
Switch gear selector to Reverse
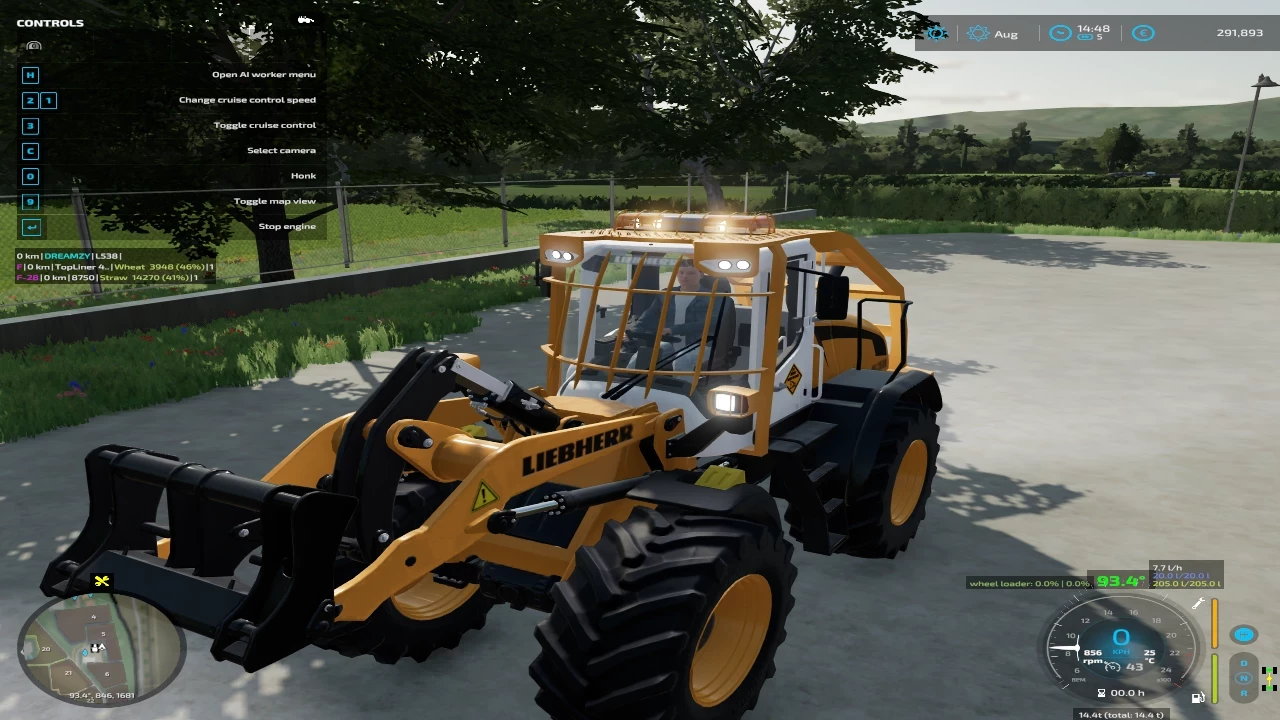click(x=1243, y=693)
